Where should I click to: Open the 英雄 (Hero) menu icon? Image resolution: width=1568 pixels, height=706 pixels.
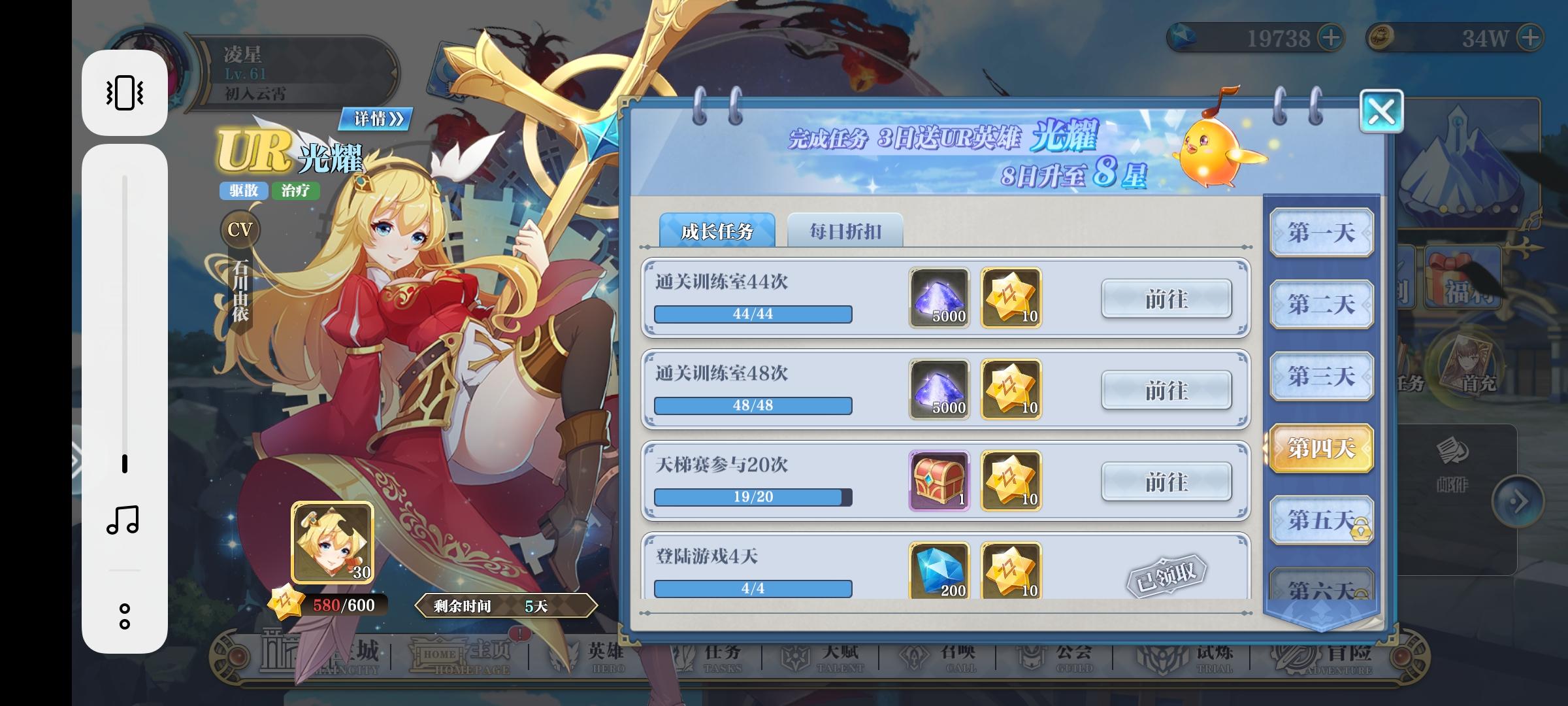click(x=604, y=654)
